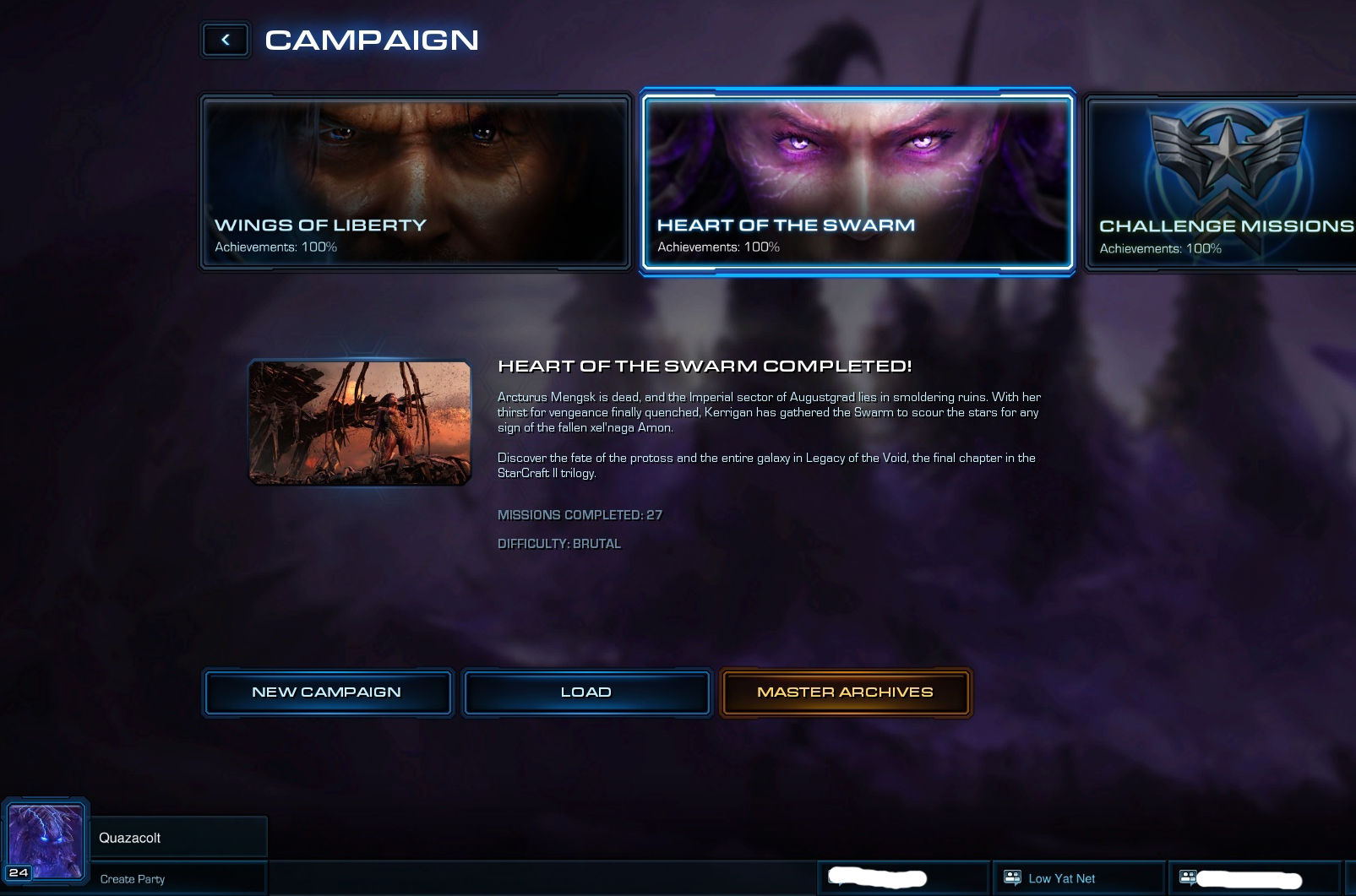Screen dimensions: 1356x896
Task: View the Heart of the Swarm completion image
Action: pos(360,422)
